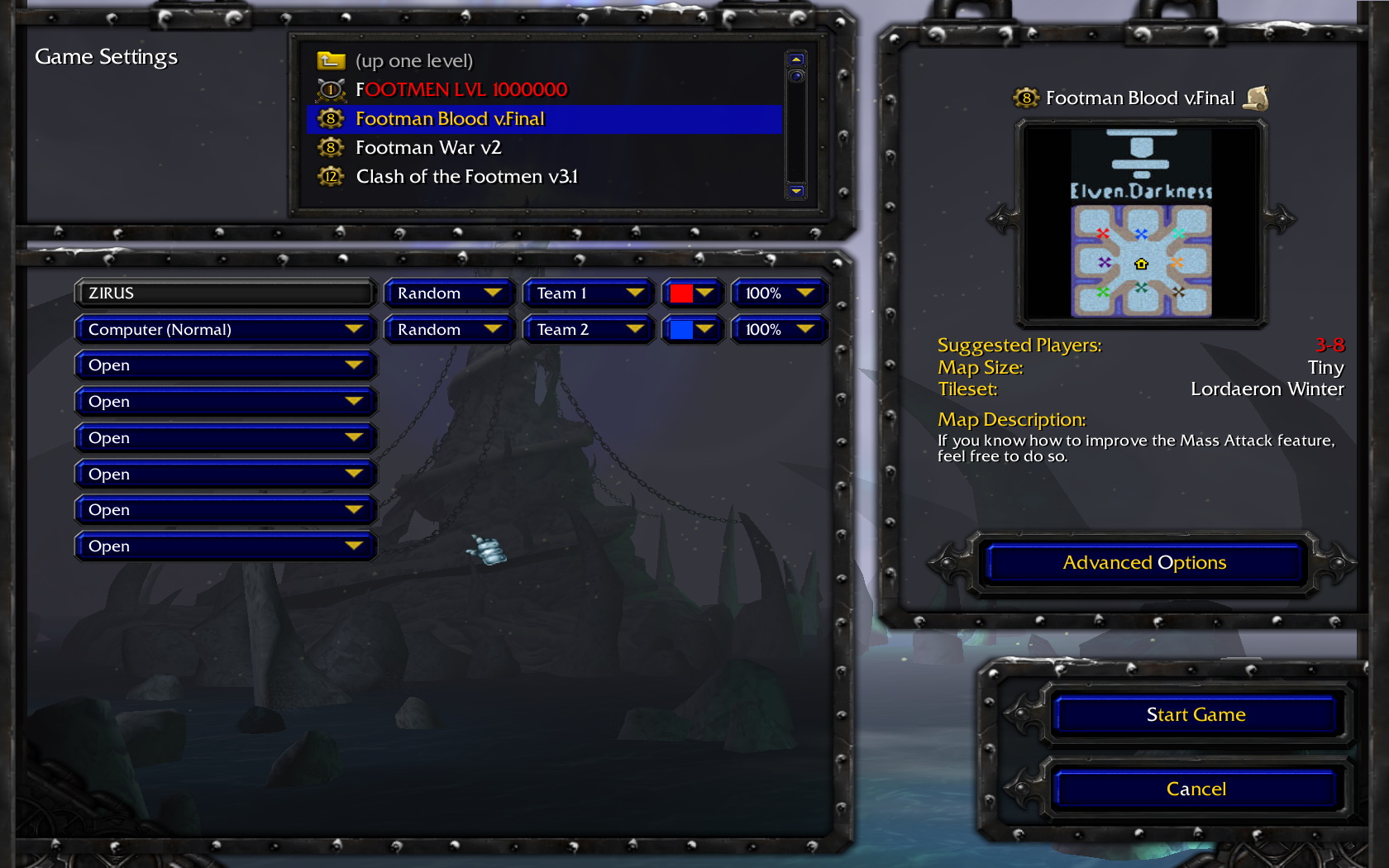Image resolution: width=1389 pixels, height=868 pixels.
Task: Change the computer's blue player color
Action: point(692,330)
